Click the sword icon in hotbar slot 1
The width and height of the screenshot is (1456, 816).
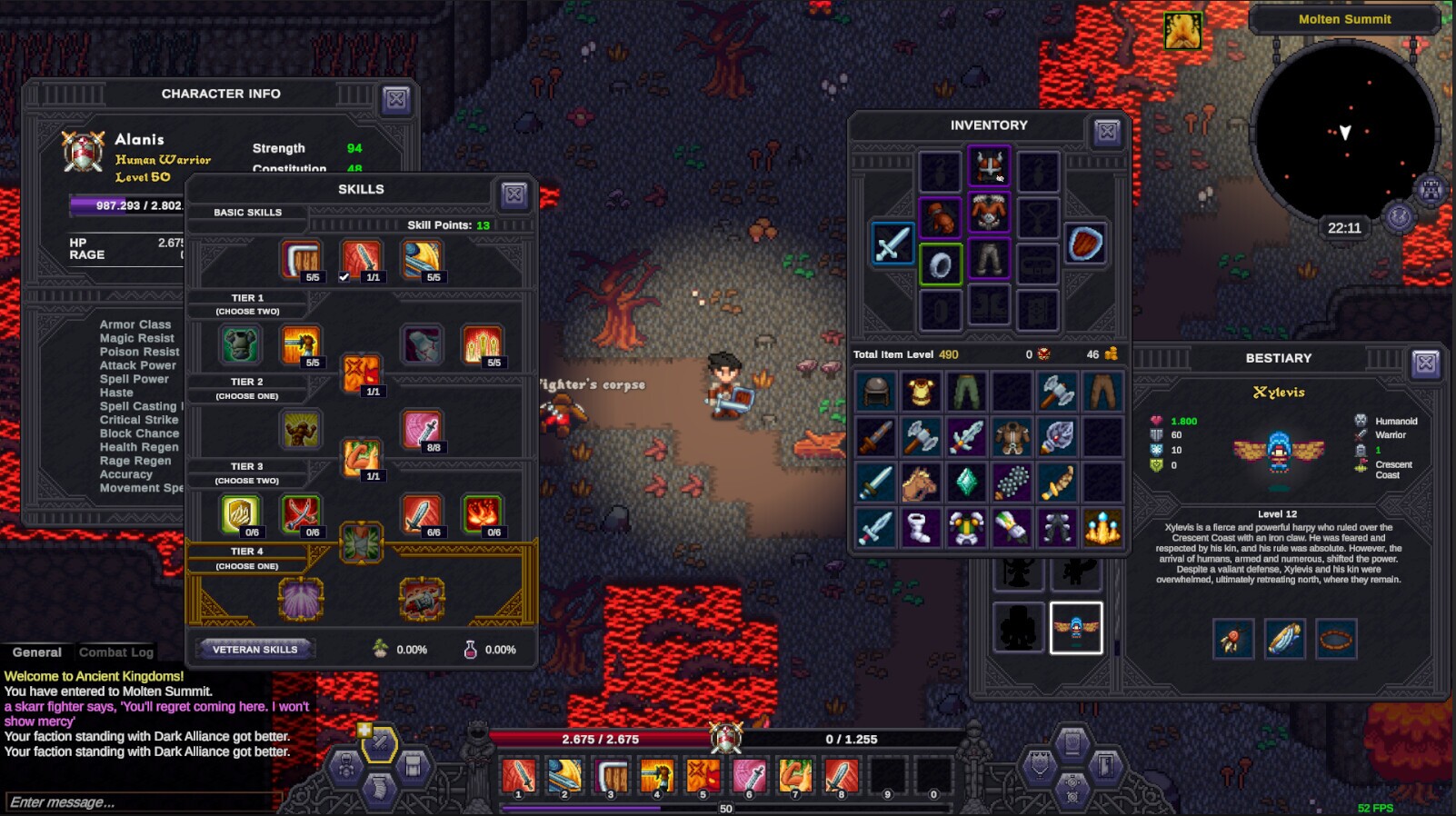tap(519, 777)
